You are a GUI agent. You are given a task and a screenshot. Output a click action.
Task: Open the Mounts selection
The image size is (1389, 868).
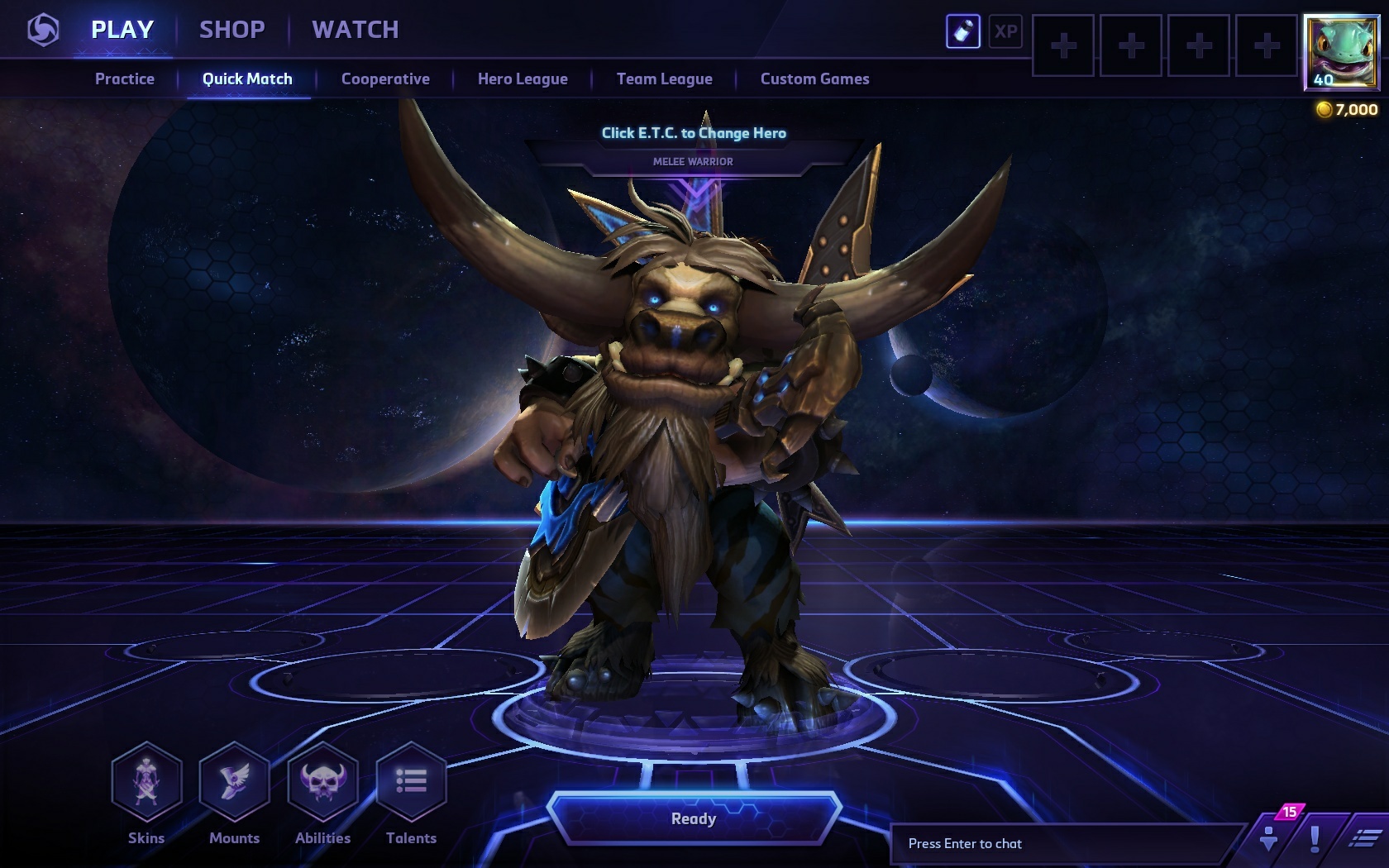pyautogui.click(x=235, y=782)
